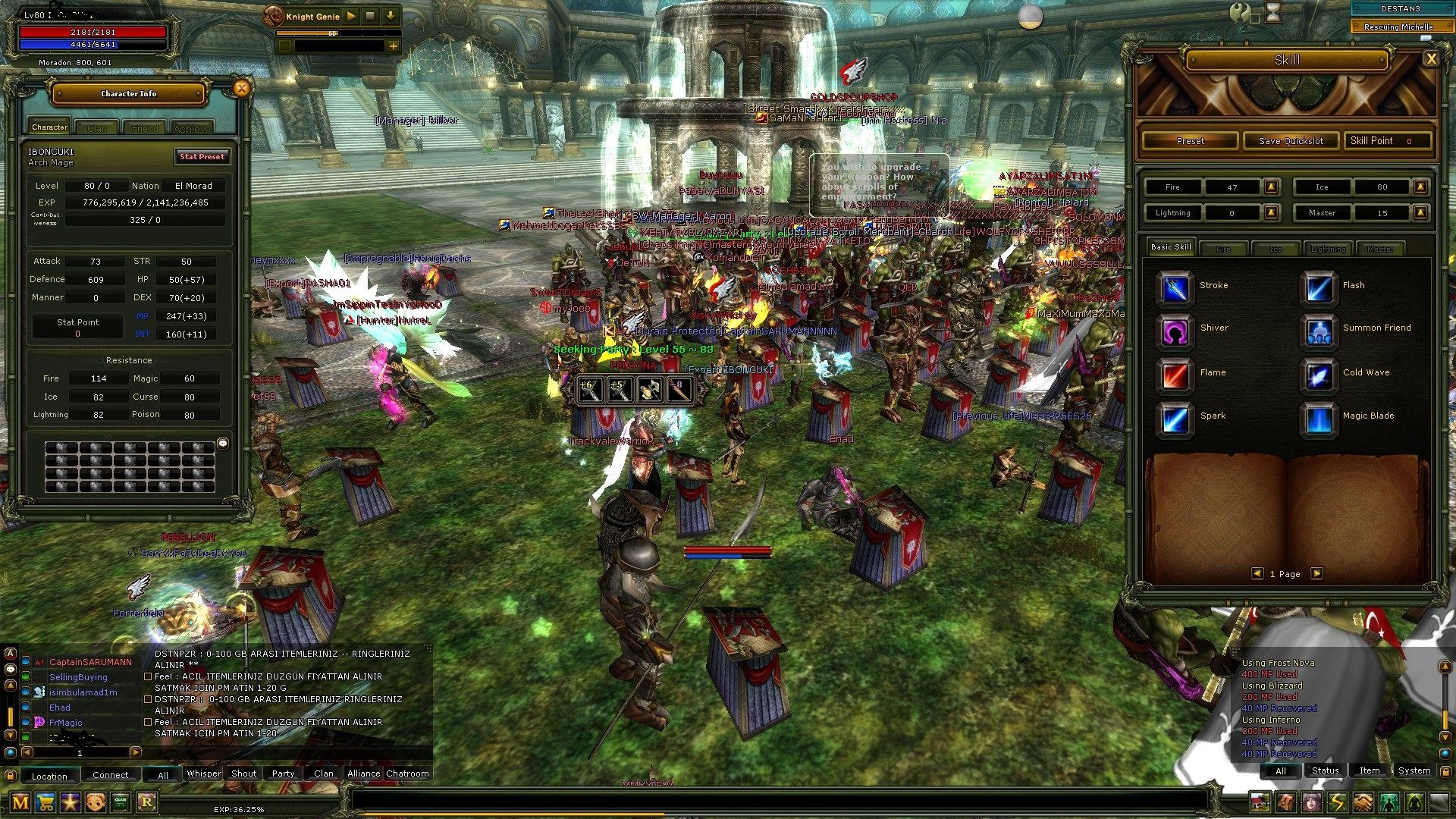The width and height of the screenshot is (1456, 819).
Task: Open the Achieve tab
Action: 192,129
